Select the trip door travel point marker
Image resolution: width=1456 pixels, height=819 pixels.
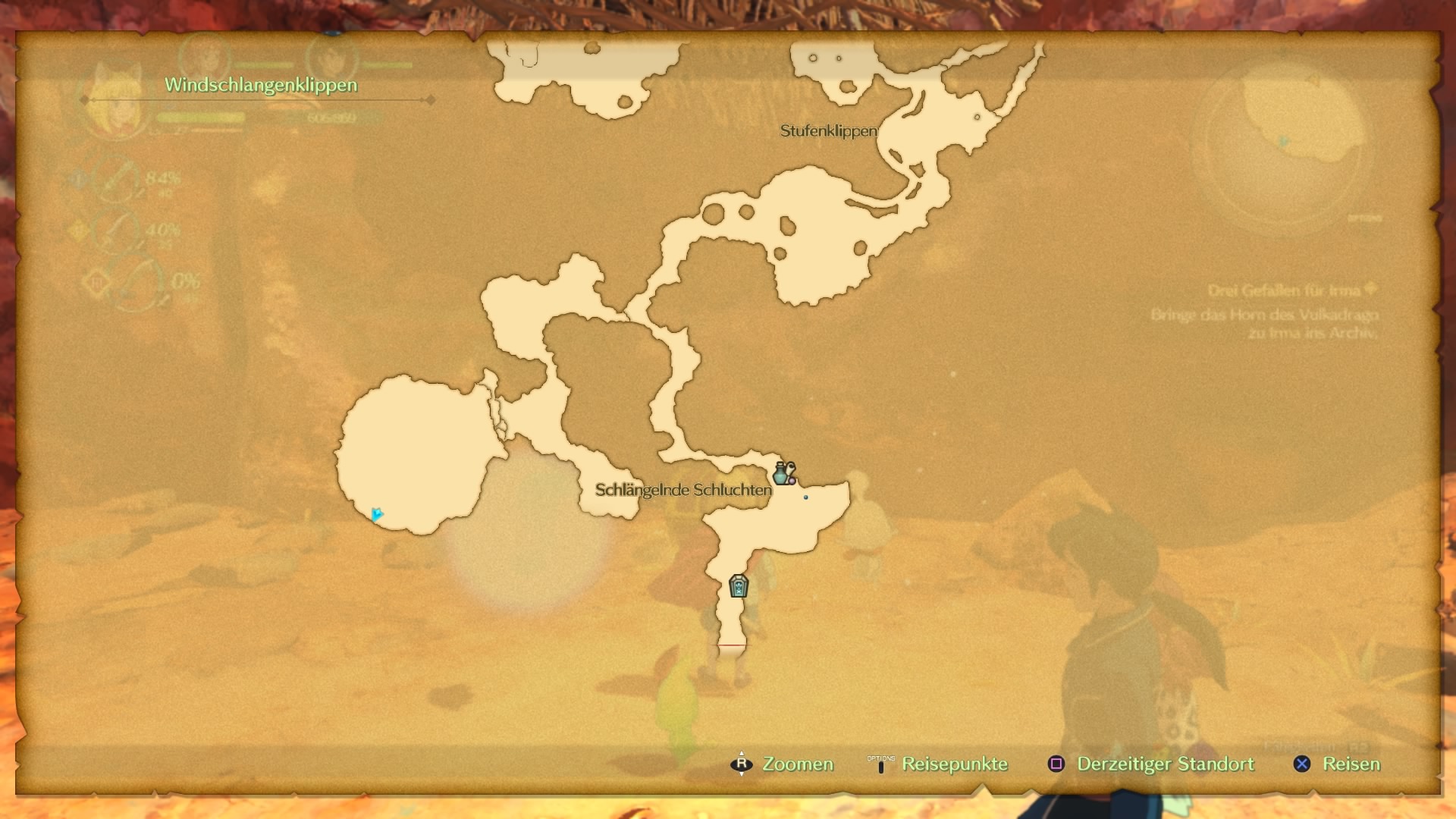click(738, 586)
